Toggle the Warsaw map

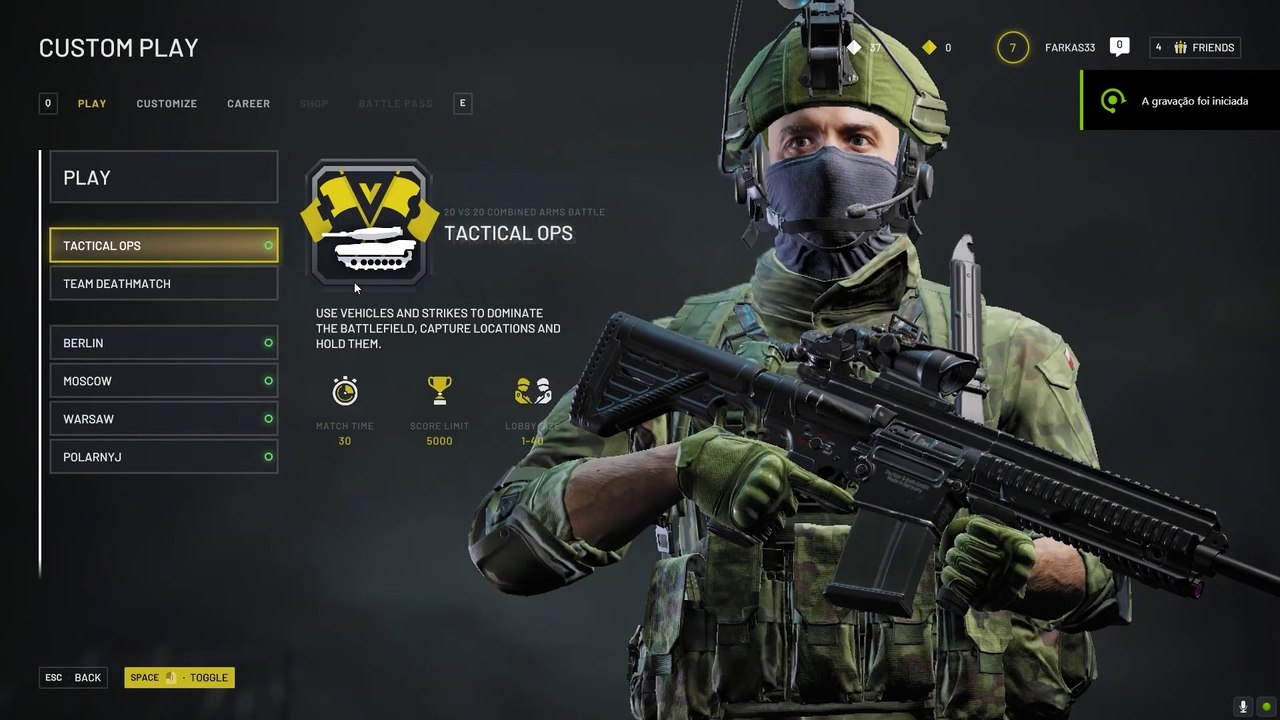click(x=164, y=419)
